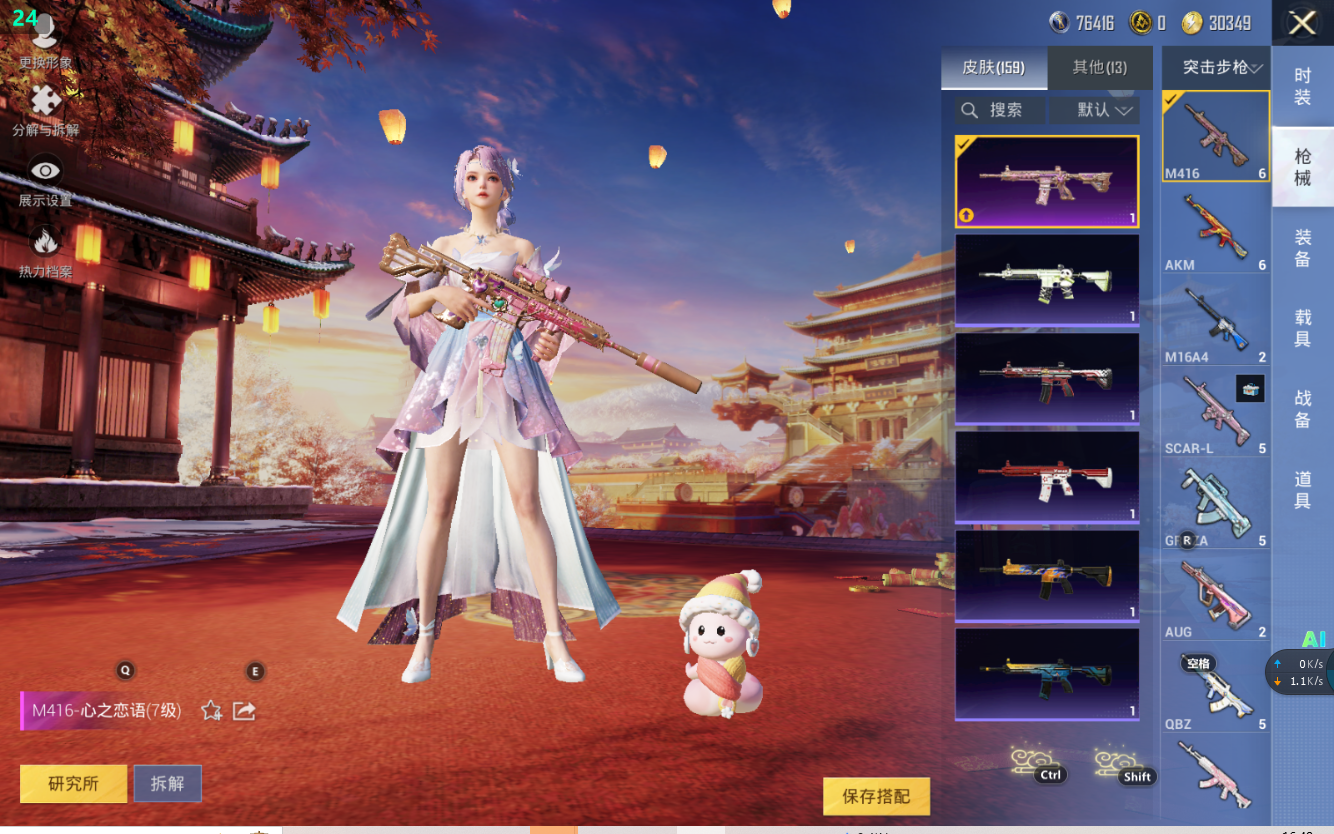Select the AKM weapon entry
The image size is (1334, 834).
click(x=1216, y=230)
